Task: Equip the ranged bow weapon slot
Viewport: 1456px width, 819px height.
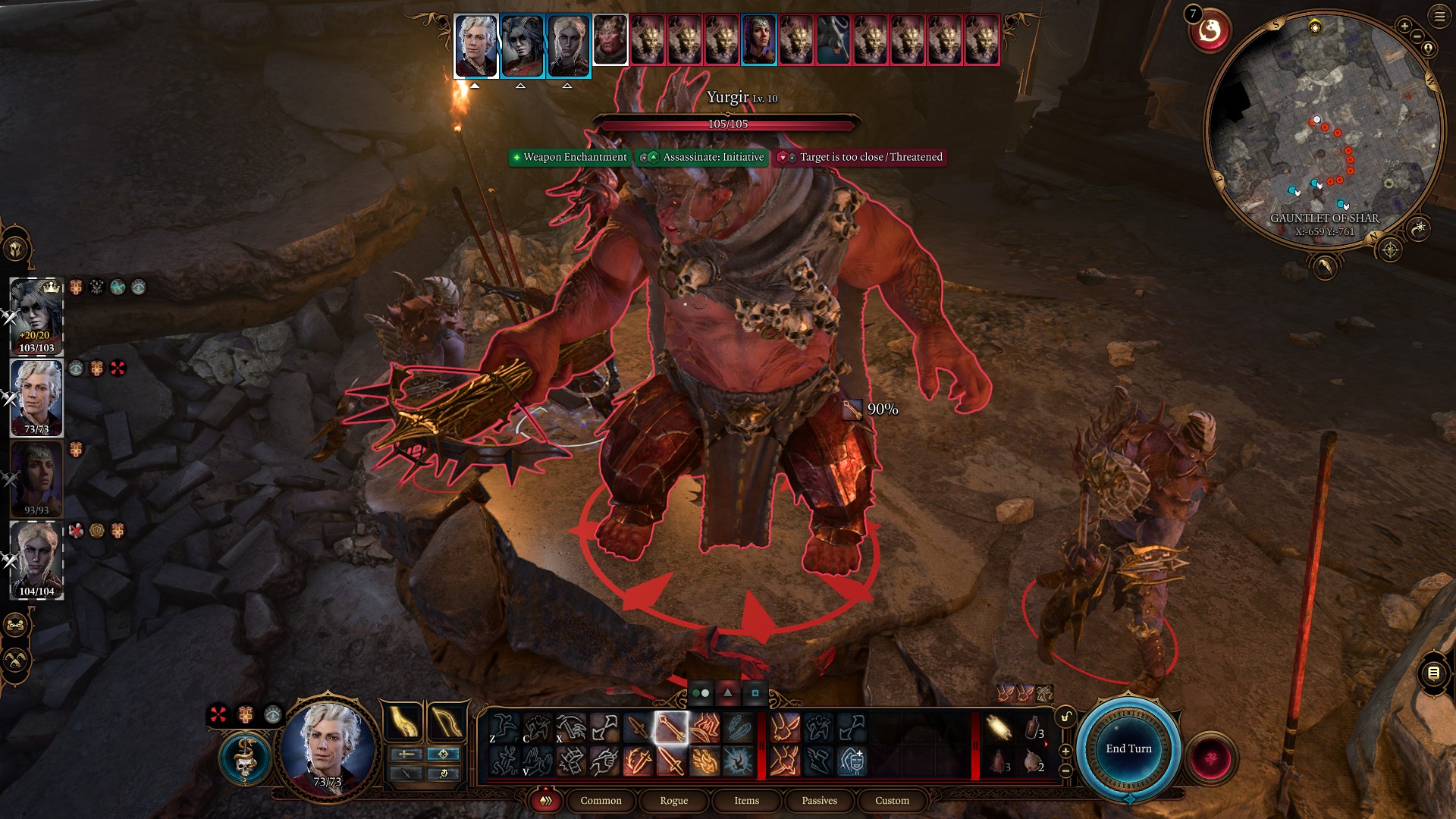Action: (x=446, y=721)
